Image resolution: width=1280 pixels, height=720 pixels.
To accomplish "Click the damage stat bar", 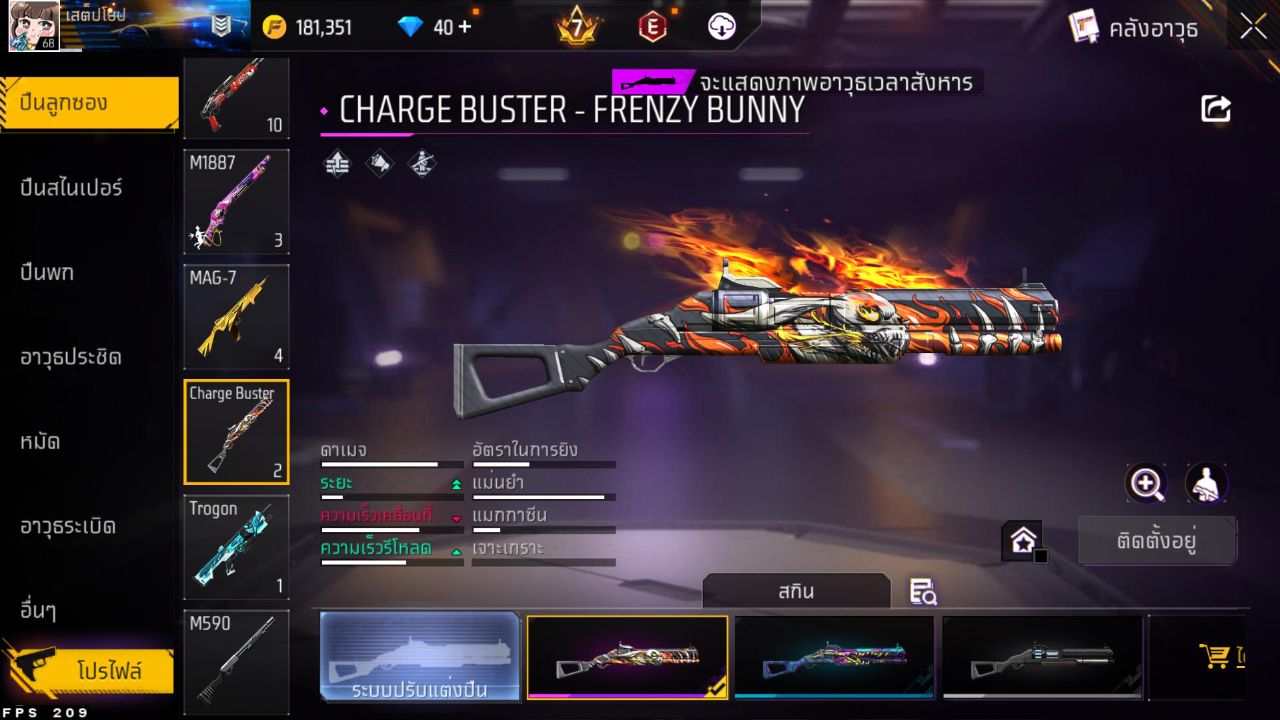I will point(392,464).
